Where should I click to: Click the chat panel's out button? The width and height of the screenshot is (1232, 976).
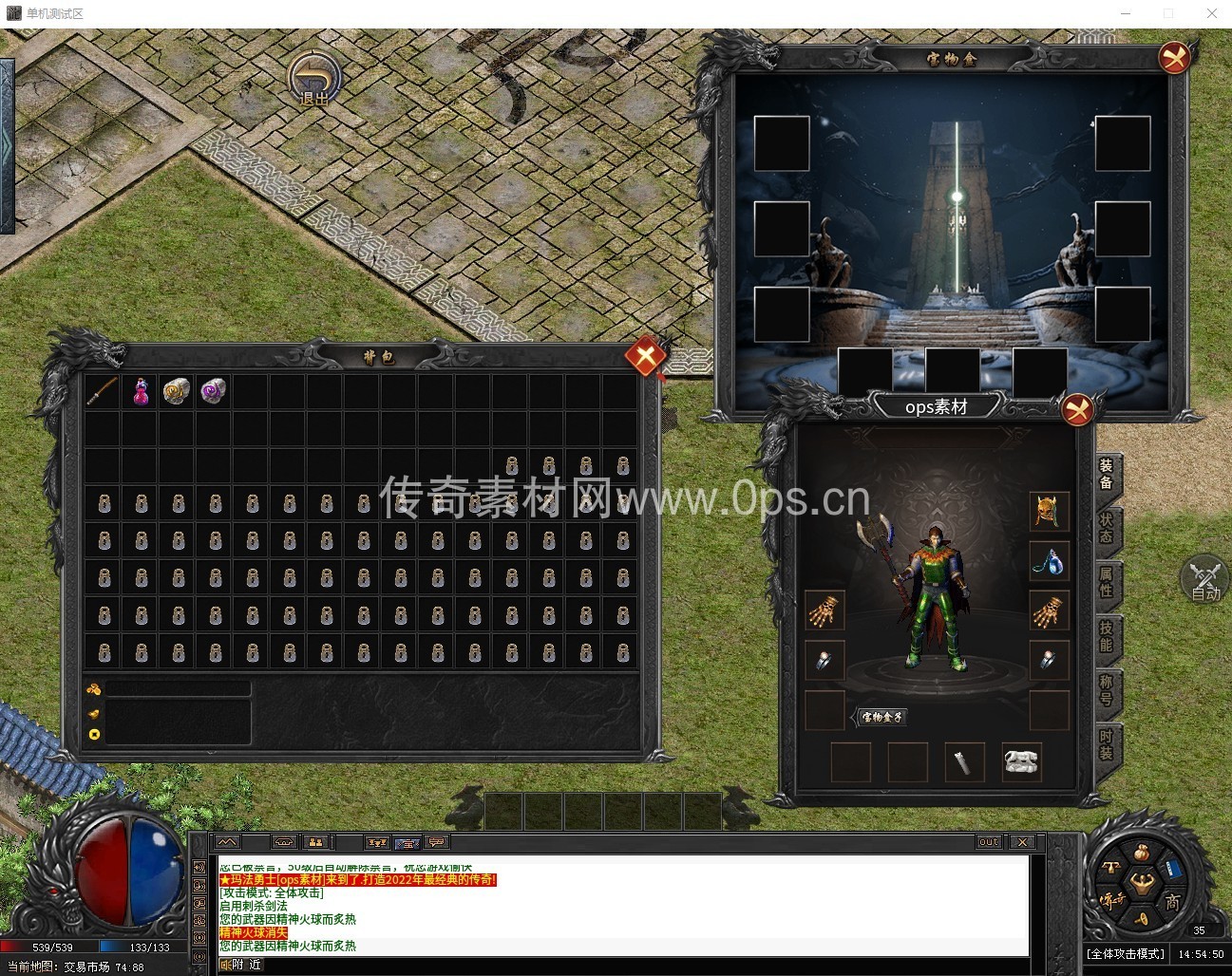(x=989, y=842)
